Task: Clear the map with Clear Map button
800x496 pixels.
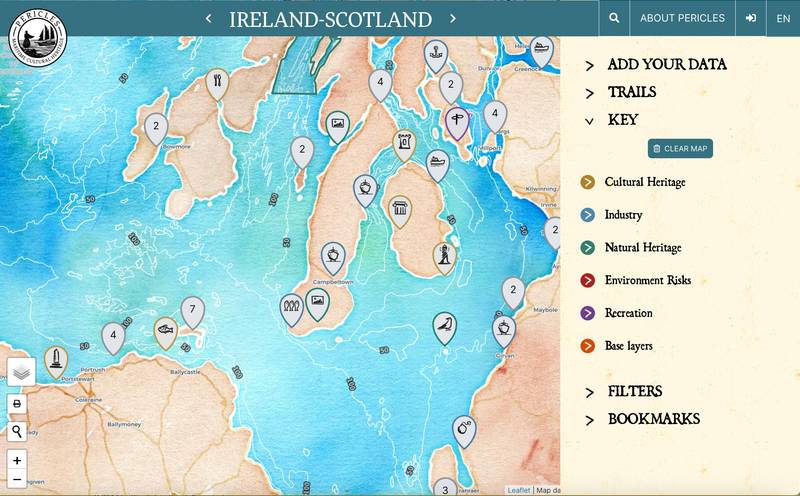Action: [680, 148]
